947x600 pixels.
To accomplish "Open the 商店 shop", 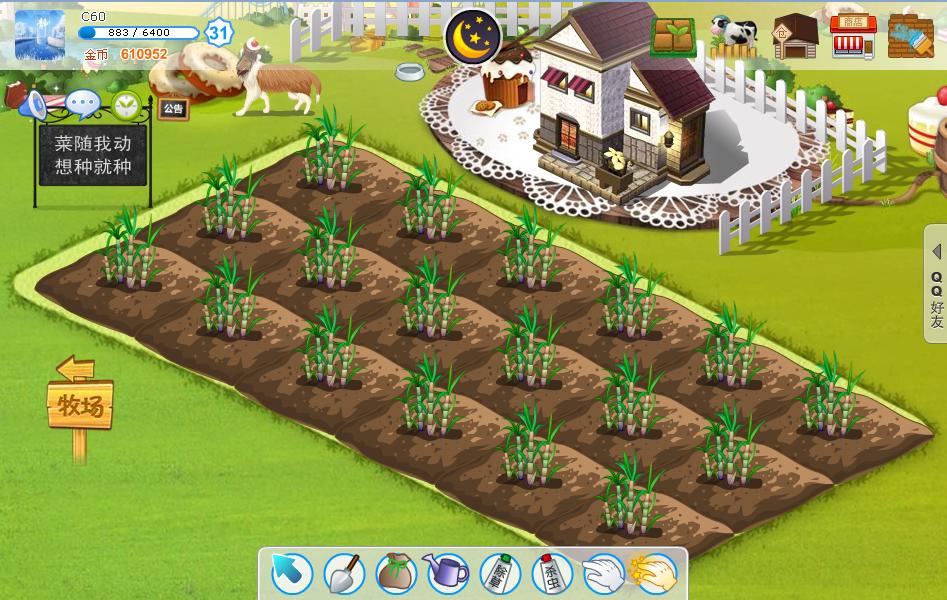I will [x=852, y=36].
